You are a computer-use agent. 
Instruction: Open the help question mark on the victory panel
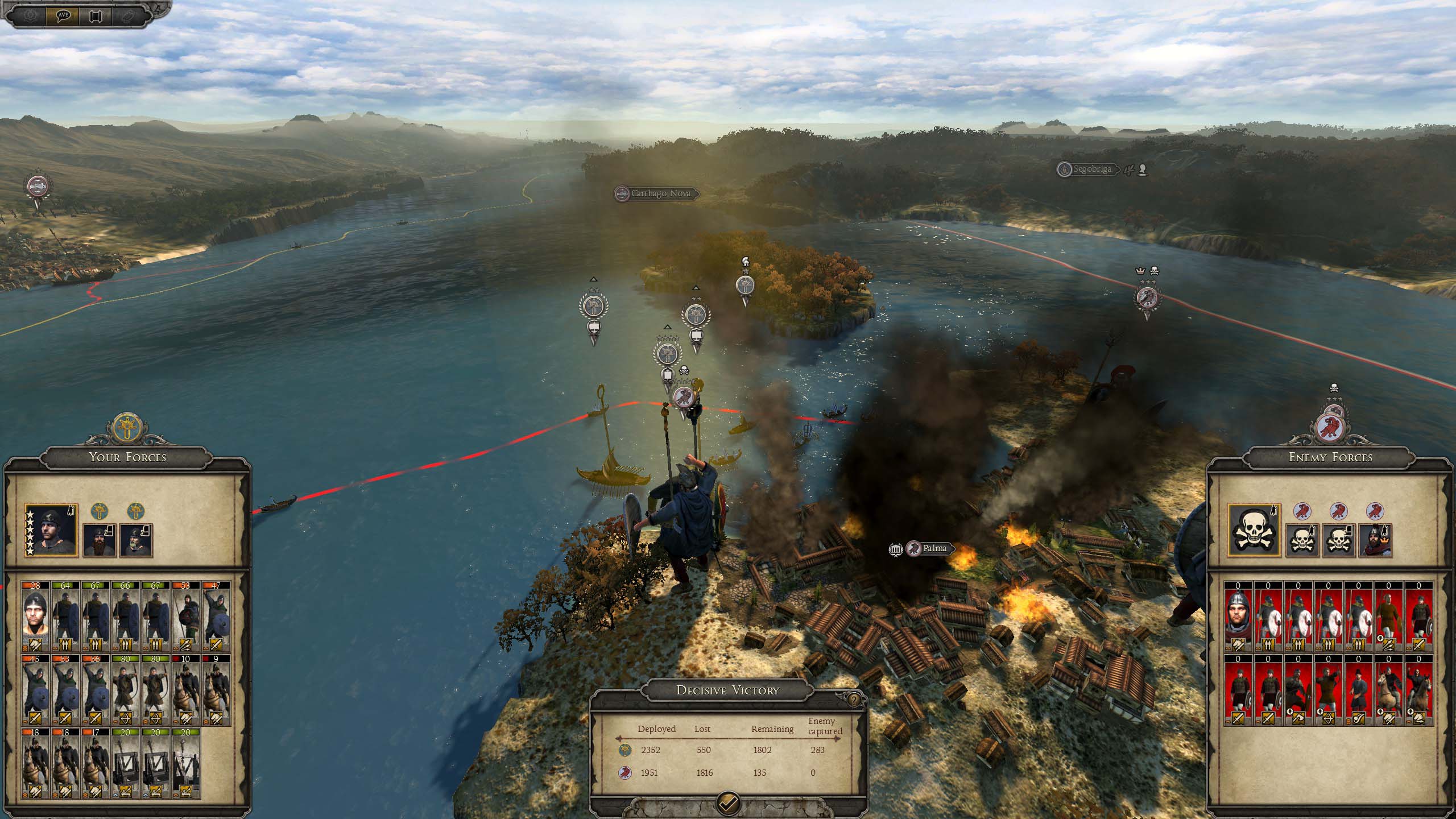[854, 700]
